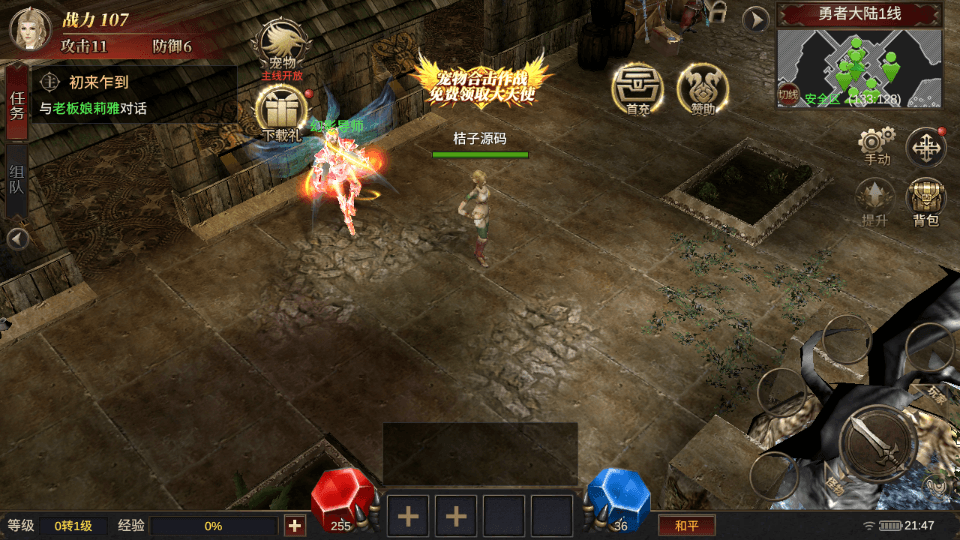960x540 pixels.
Task: Toggle the 和平 peace mode button
Action: [x=686, y=525]
